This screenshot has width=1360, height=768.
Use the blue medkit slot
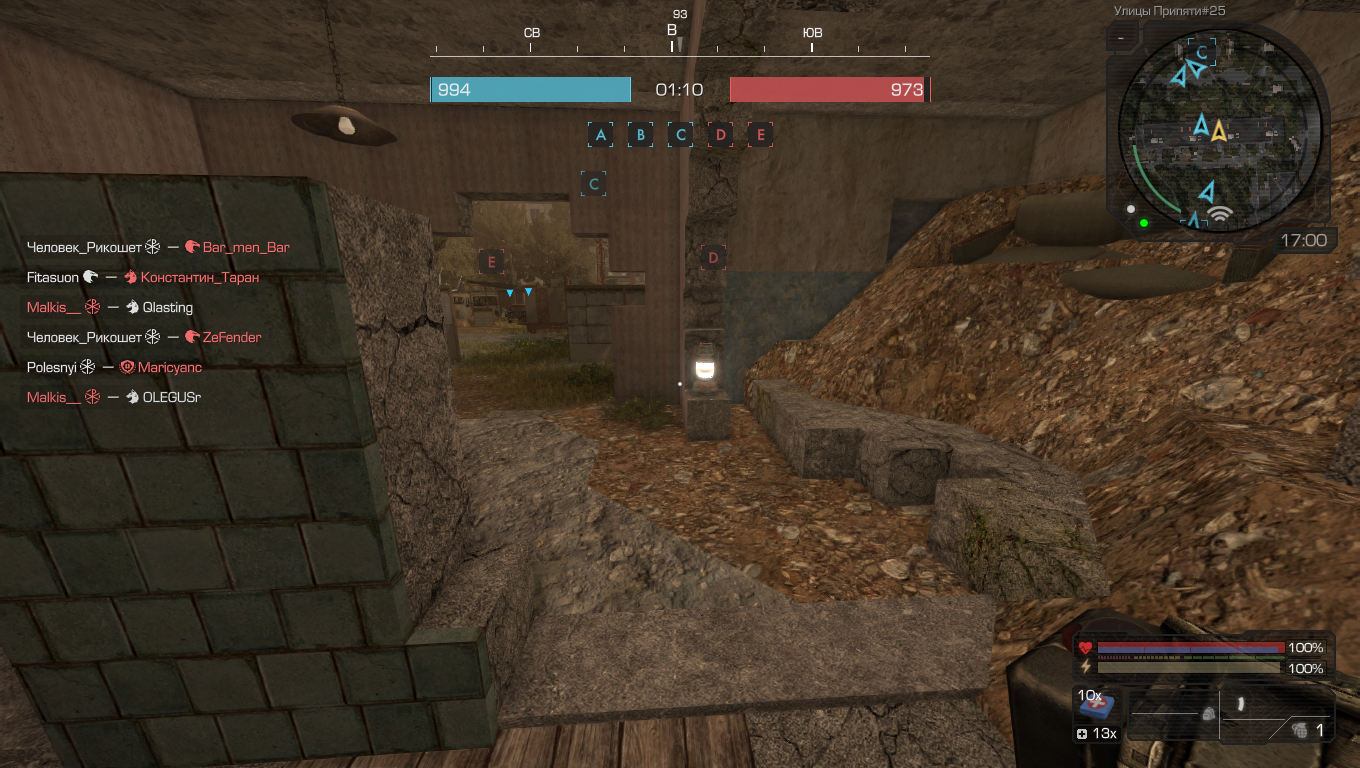(1097, 704)
